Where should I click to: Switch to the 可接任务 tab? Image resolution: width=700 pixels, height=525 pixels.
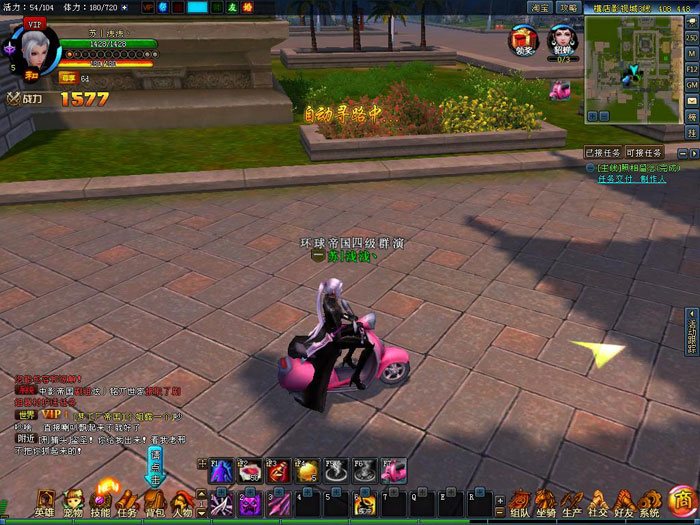coord(645,153)
